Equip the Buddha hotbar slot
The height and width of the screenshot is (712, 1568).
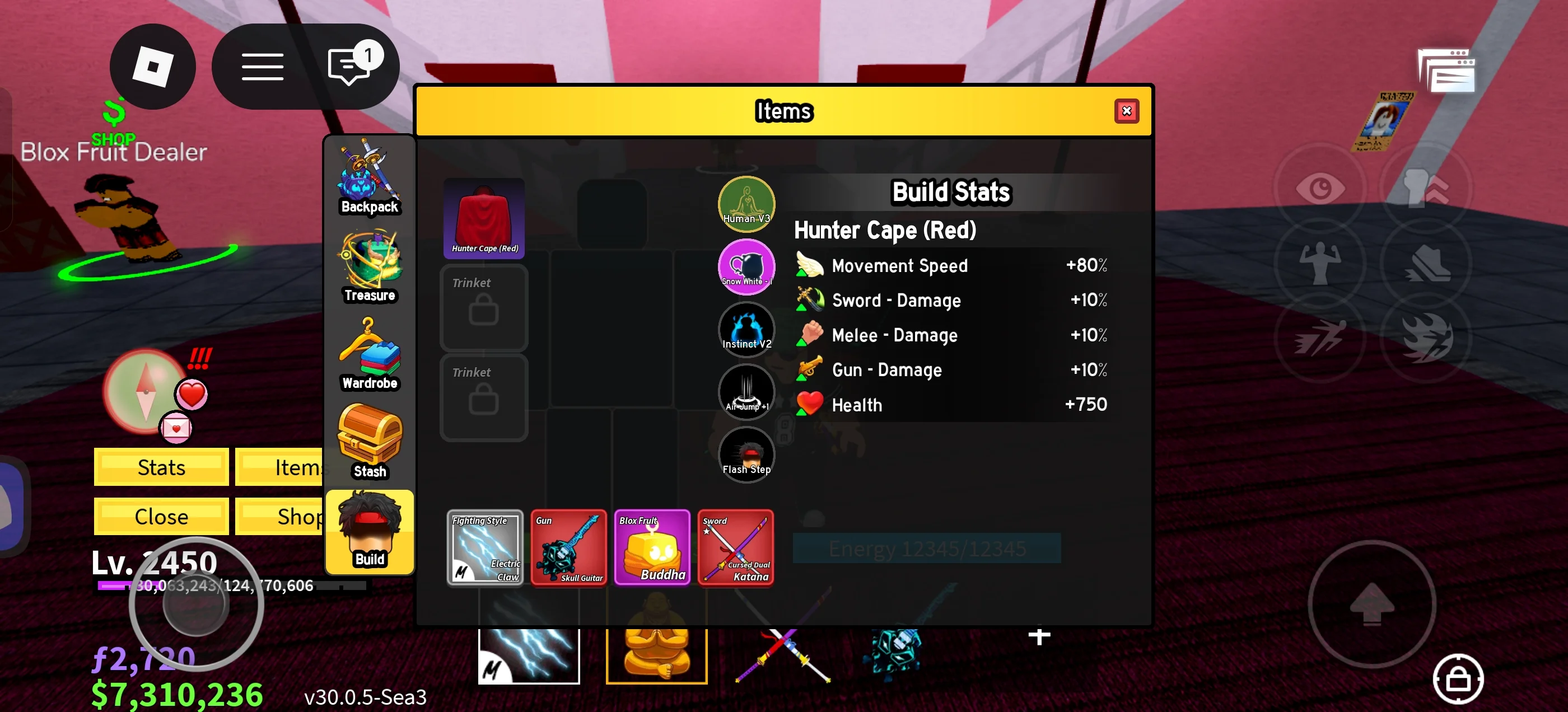click(656, 655)
